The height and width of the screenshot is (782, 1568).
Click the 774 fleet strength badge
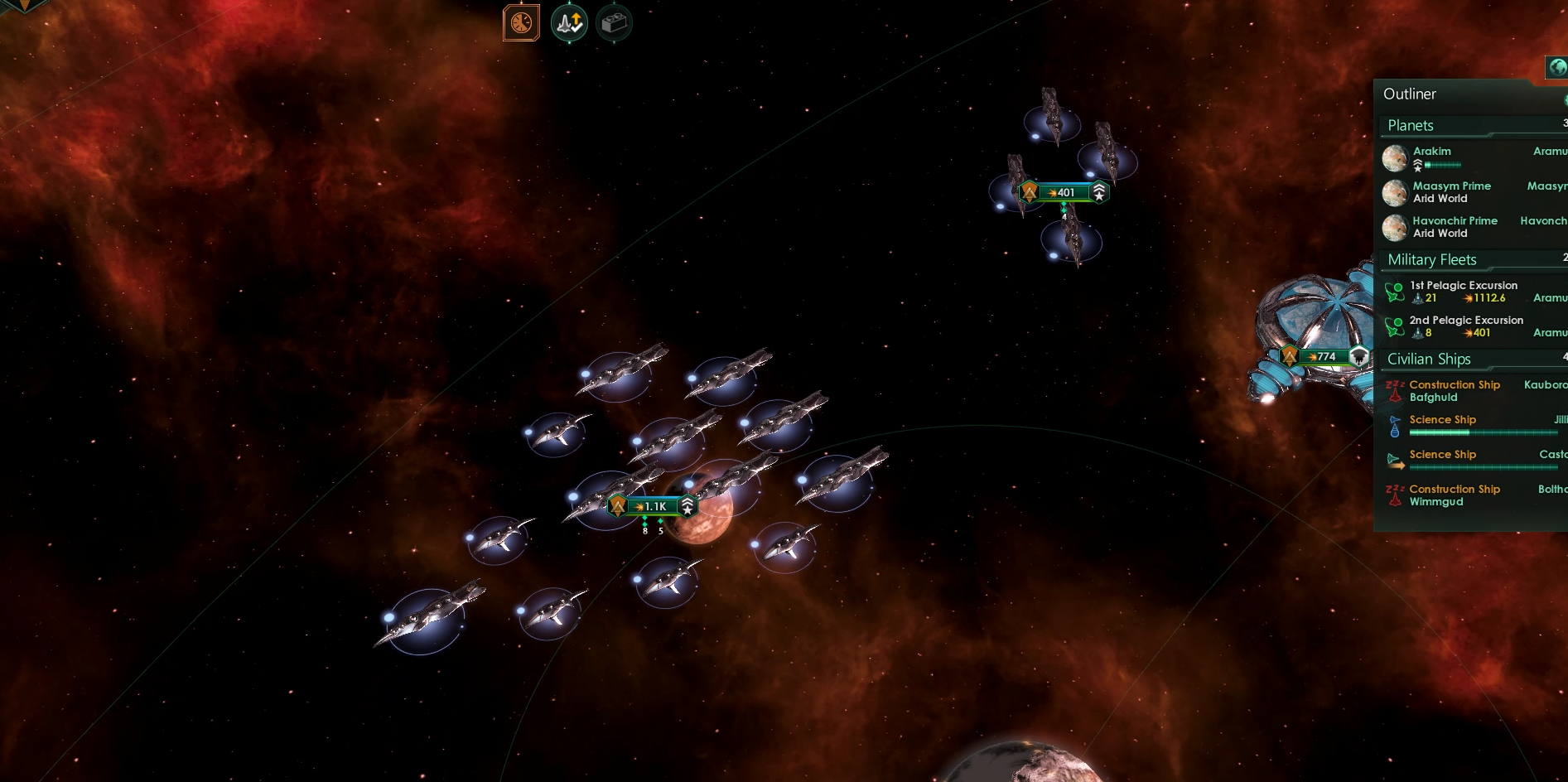tap(1324, 357)
